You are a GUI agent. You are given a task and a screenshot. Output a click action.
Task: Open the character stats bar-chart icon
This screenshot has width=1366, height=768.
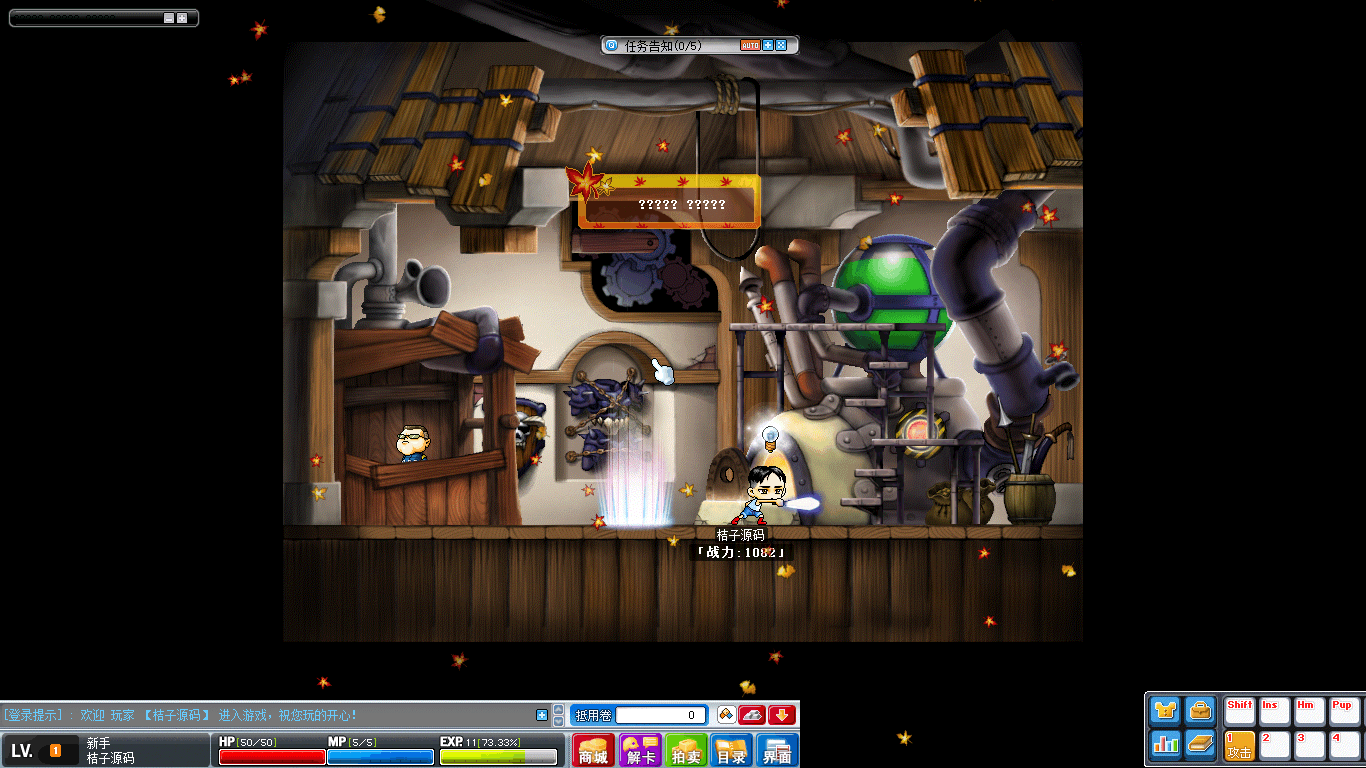pos(1165,744)
